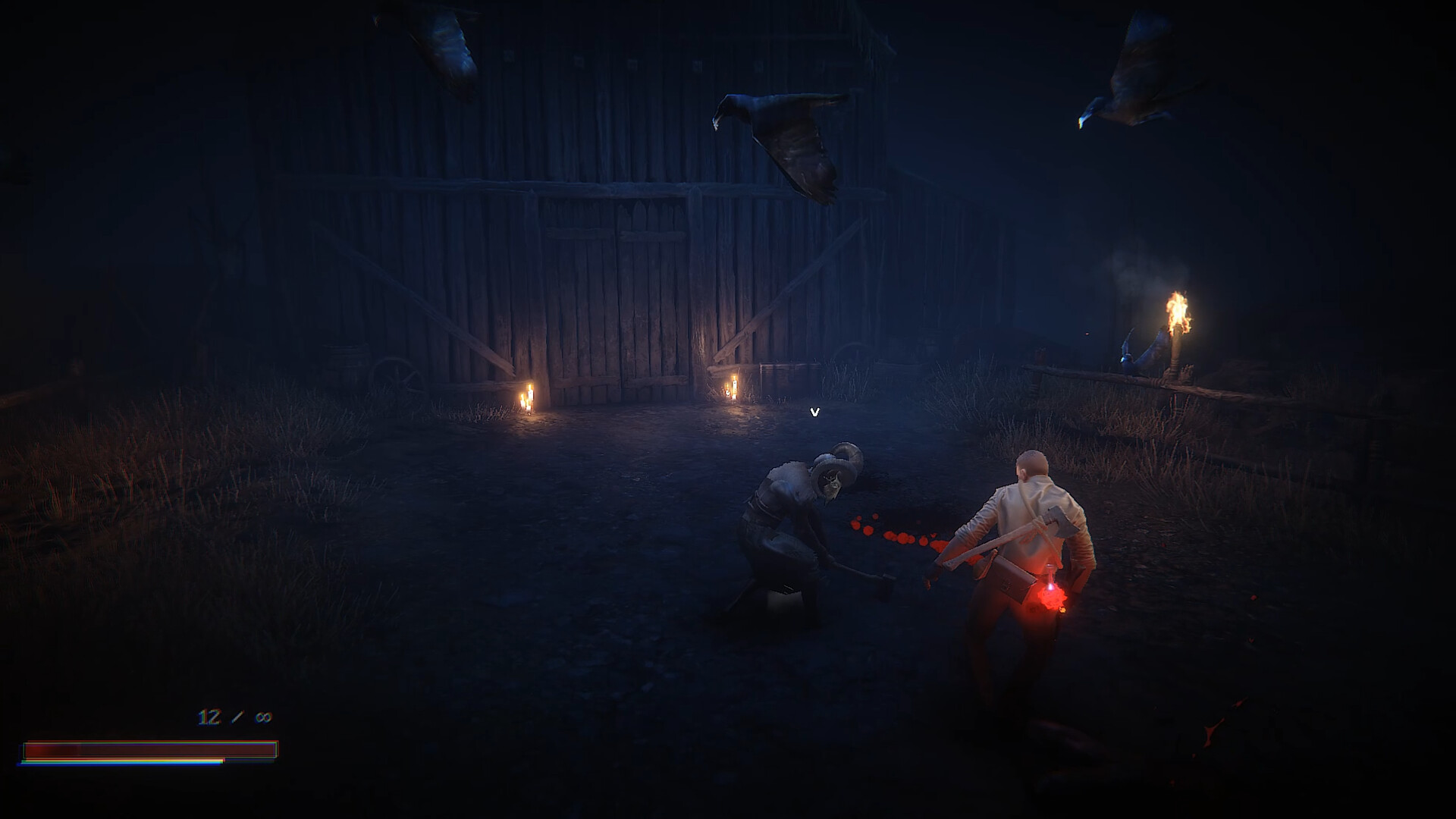
Task: Click the red health bar at bottom left
Action: 152,749
